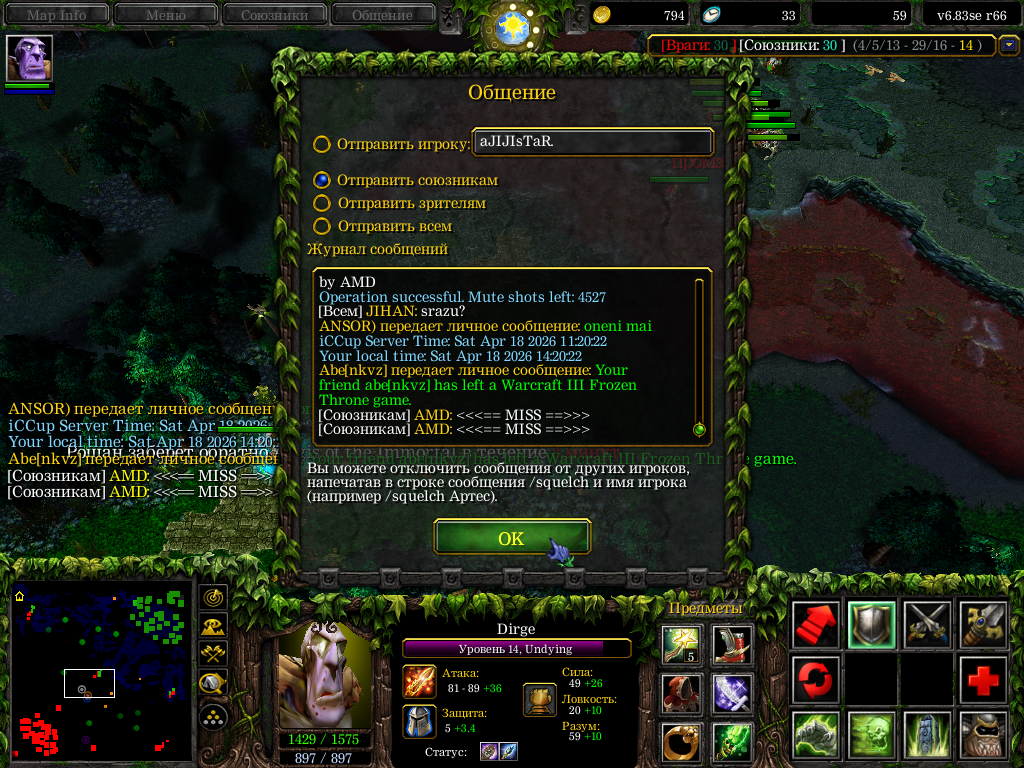This screenshot has height=768, width=1024.
Task: Open the Меню button
Action: coord(165,15)
